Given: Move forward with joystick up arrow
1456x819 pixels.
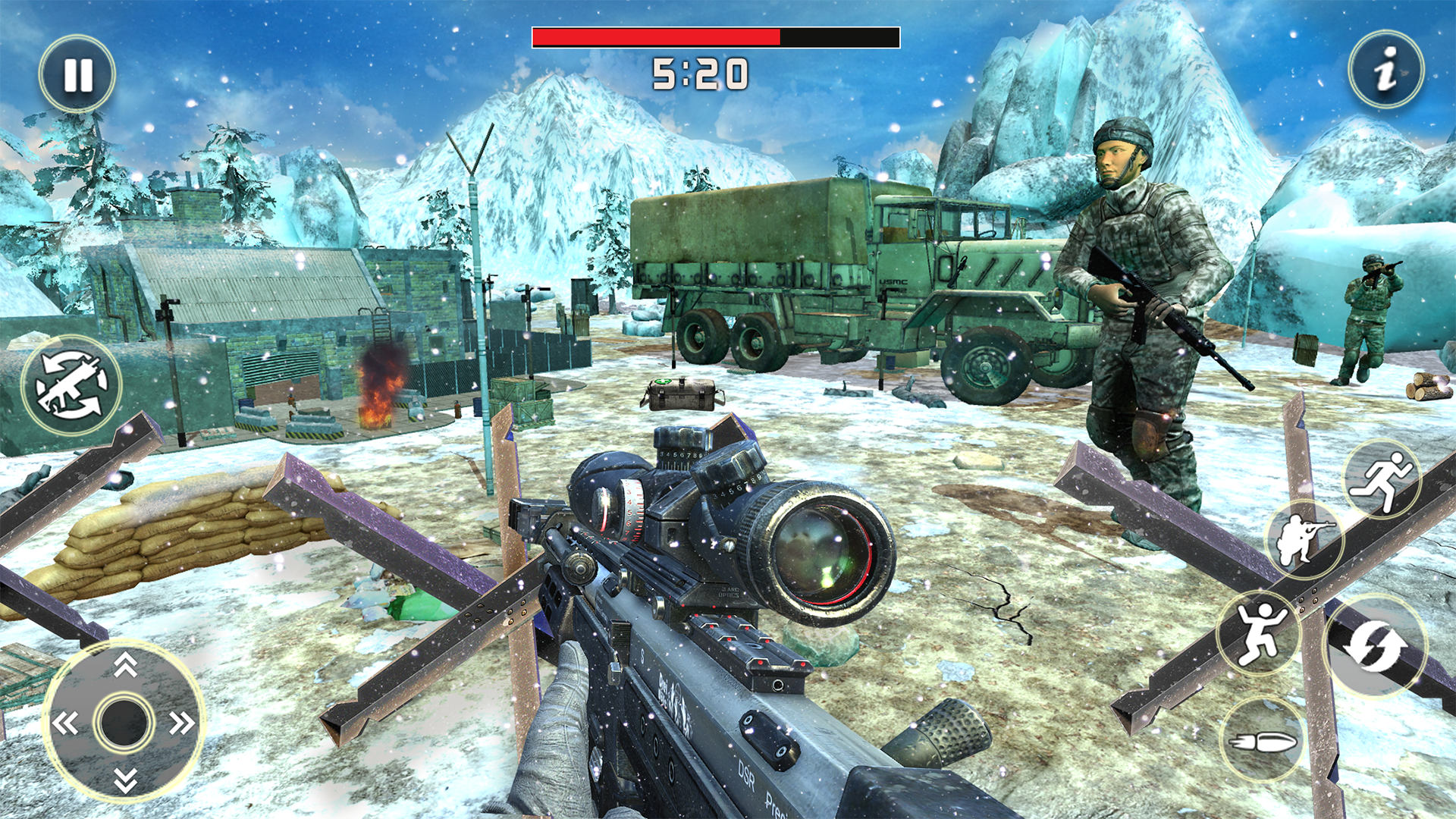Looking at the screenshot, I should [x=125, y=665].
